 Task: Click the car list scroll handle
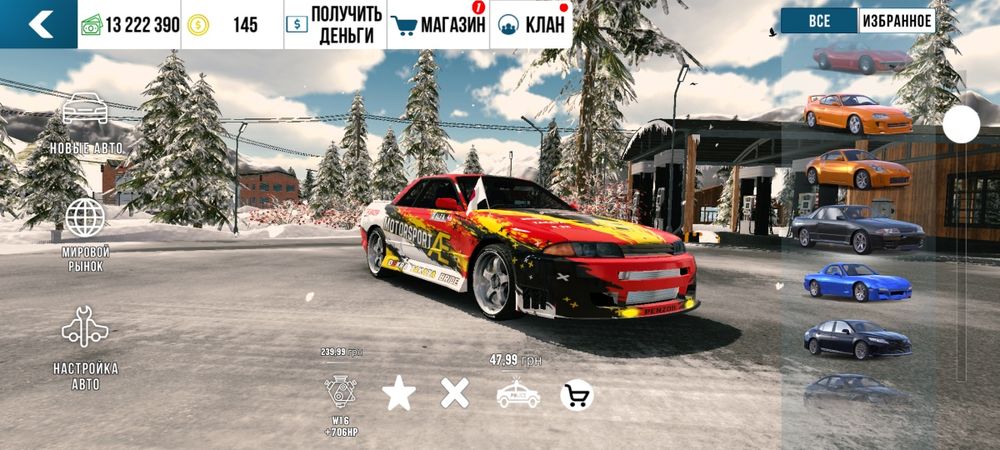962,124
